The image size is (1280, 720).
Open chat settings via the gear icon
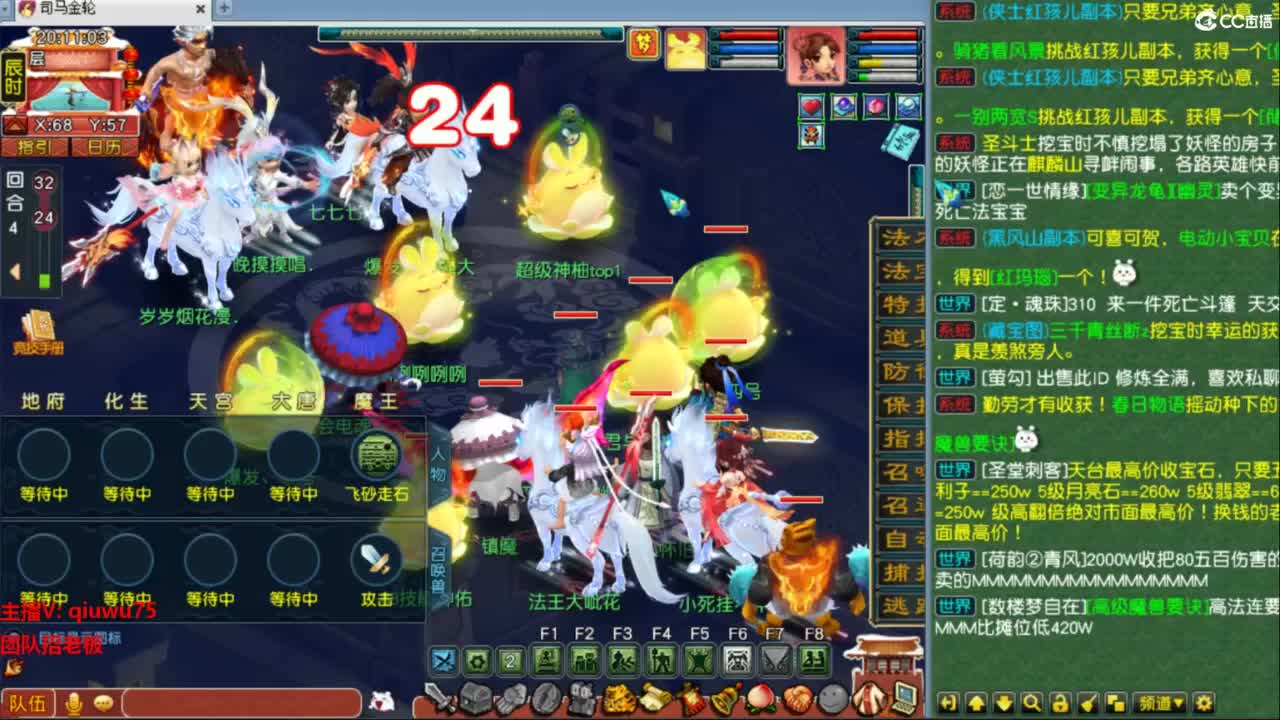coord(1206,703)
